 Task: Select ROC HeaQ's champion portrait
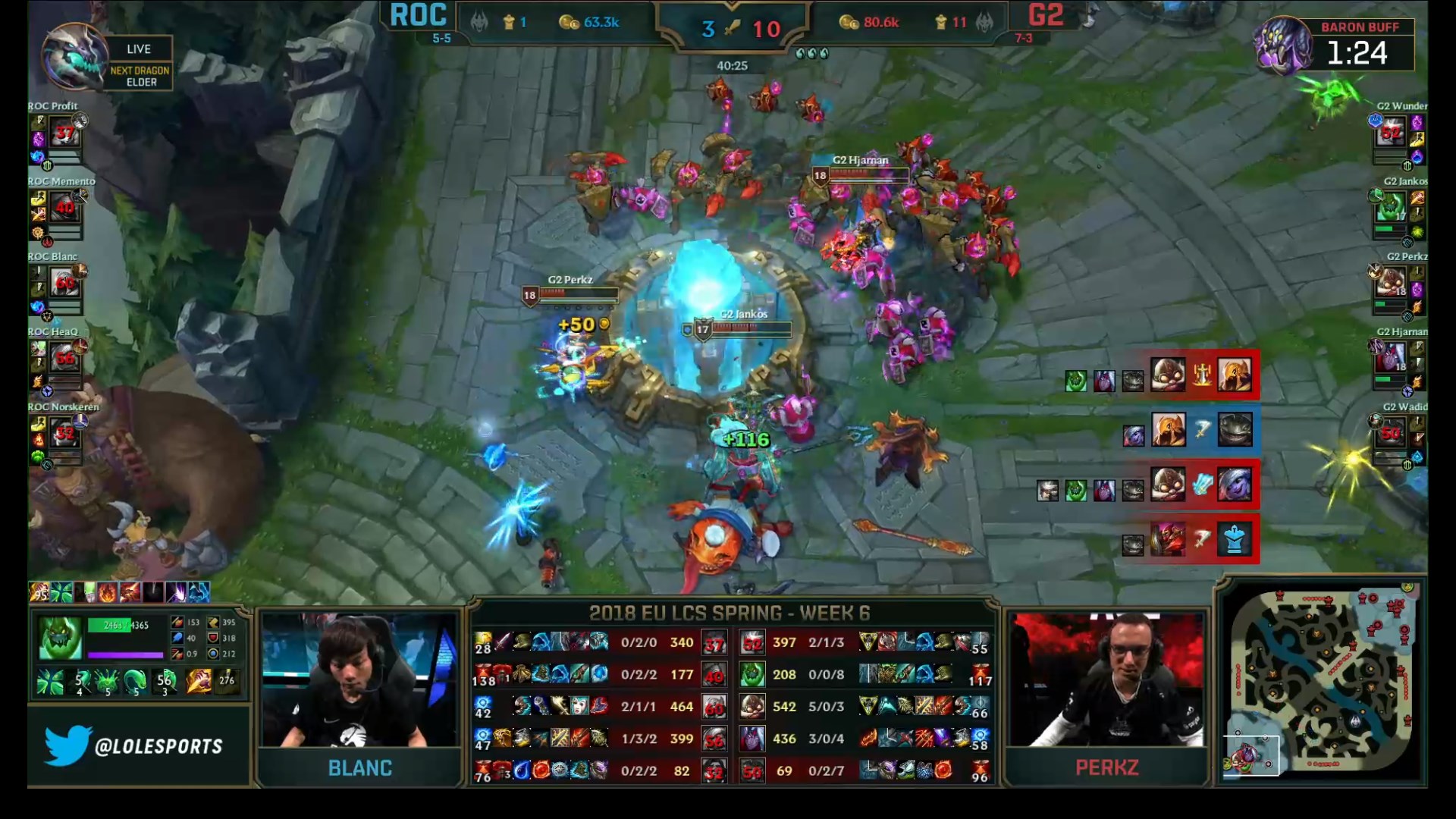click(65, 358)
